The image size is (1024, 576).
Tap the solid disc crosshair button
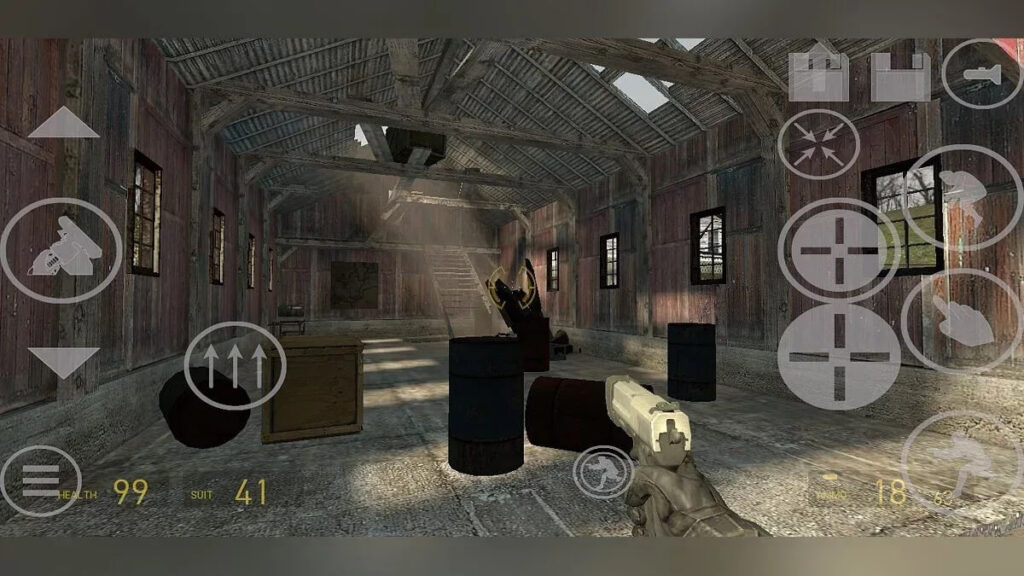coord(838,355)
